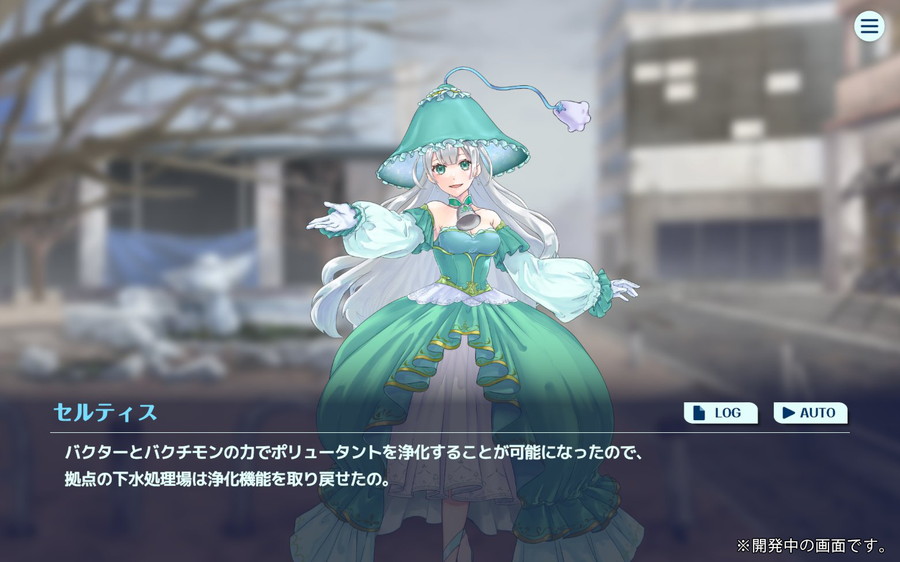Screen dimensions: 900x562
Task: Toggle AUTO dialogue playback
Action: (810, 412)
